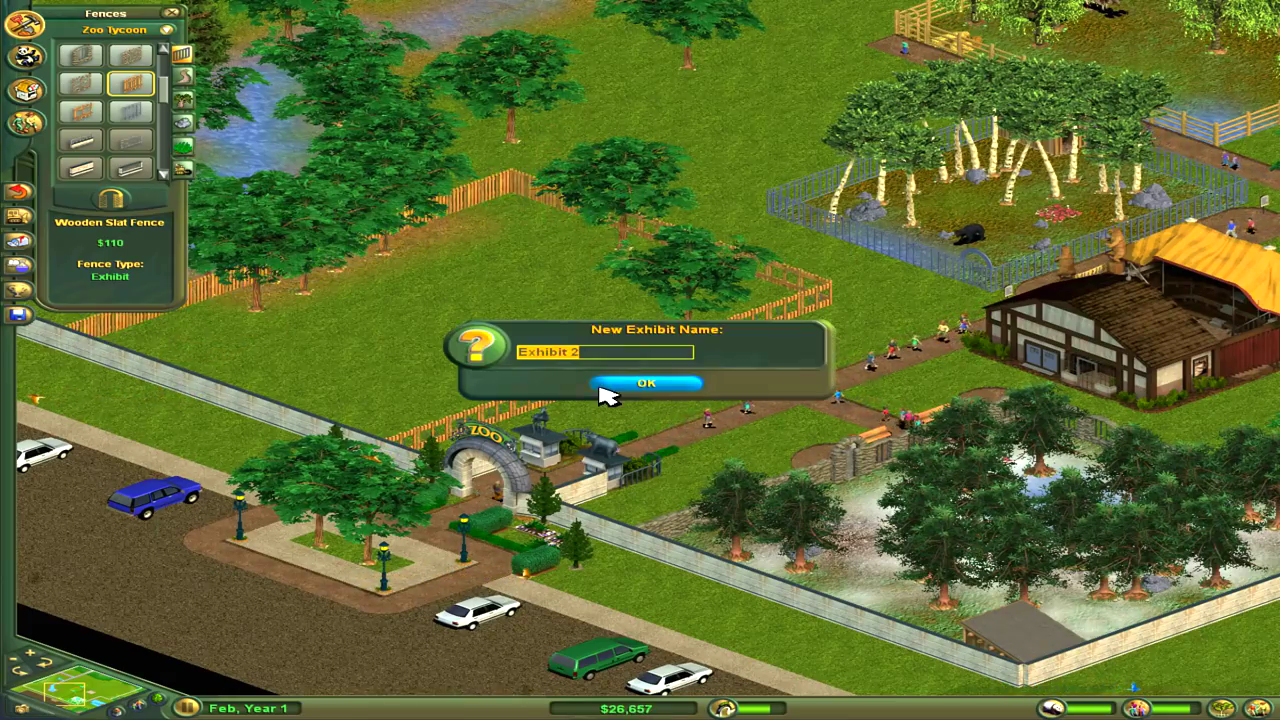Activate the bulldozer clear tool
The image size is (1280, 720).
tap(18, 216)
